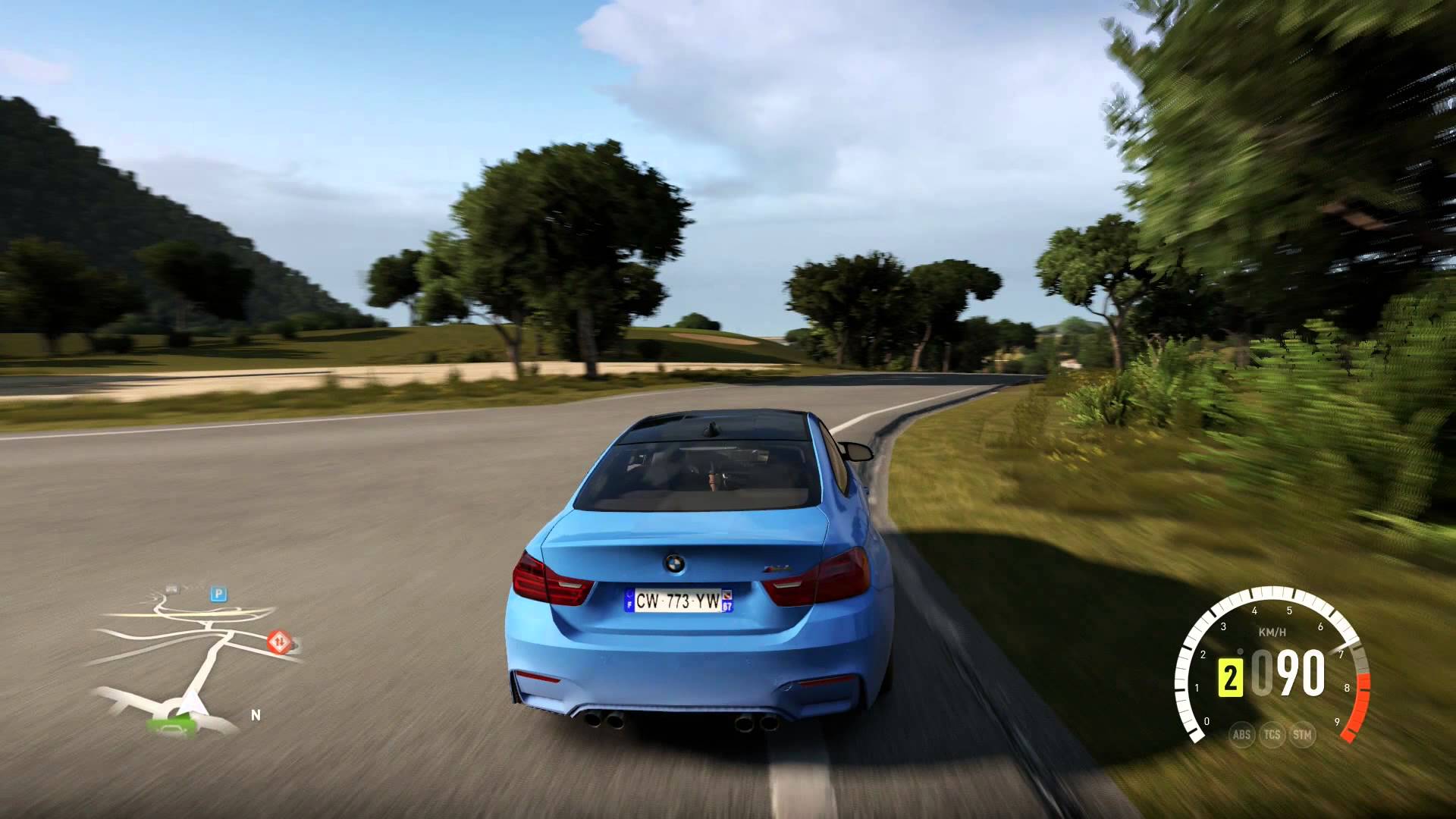Screen dimensions: 1456x819
Task: Click the blue P parking marker on minimap
Action: coord(218,595)
